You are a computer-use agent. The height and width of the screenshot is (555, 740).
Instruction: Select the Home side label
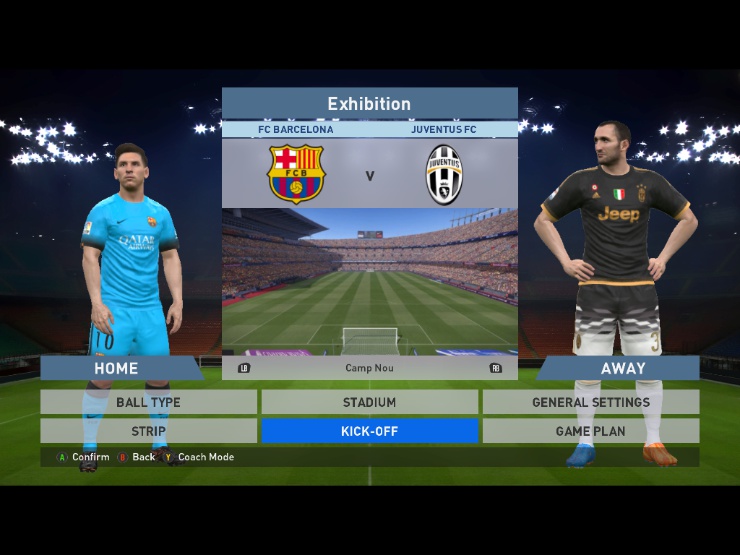[117, 368]
